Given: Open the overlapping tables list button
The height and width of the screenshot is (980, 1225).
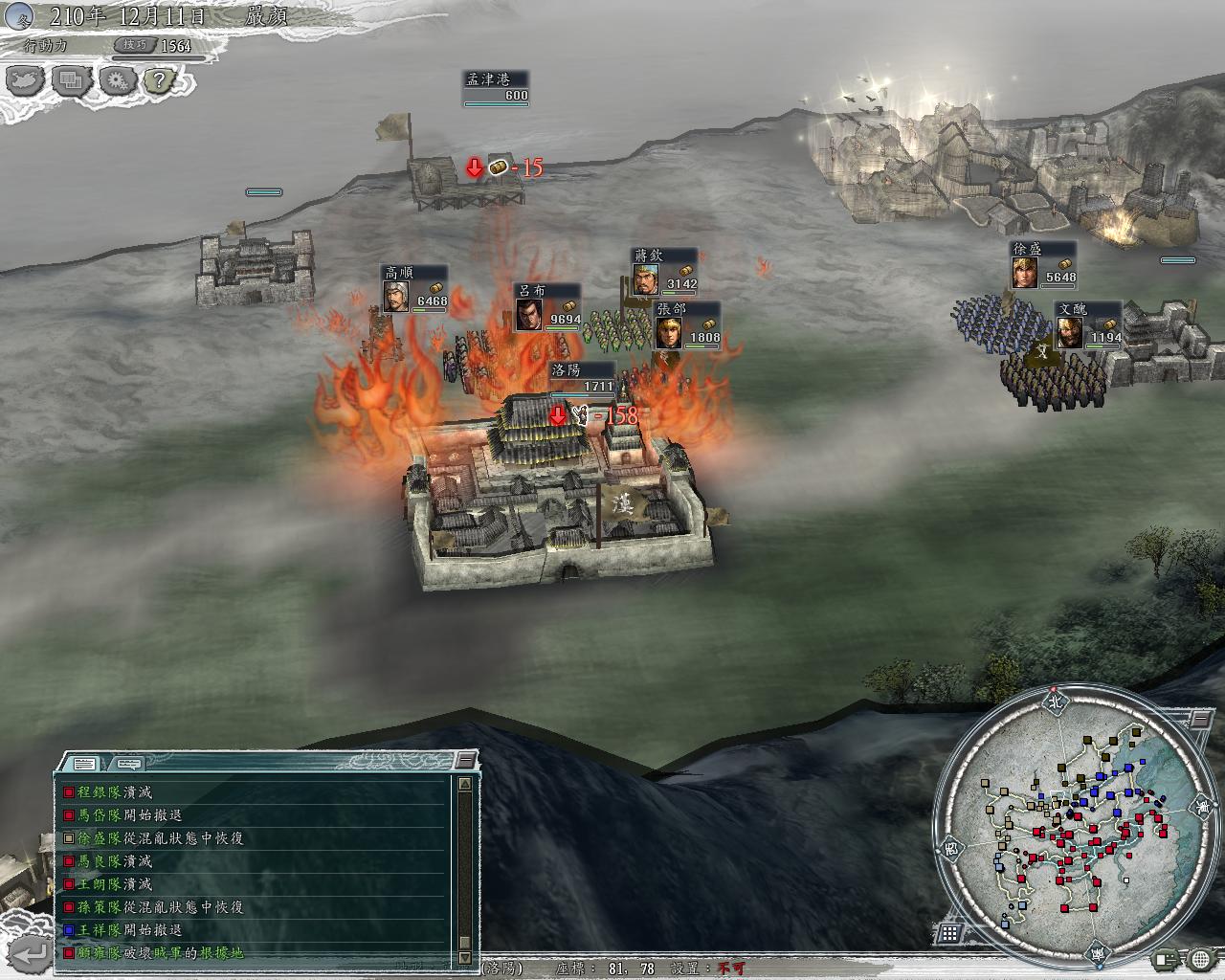Looking at the screenshot, I should coord(72,79).
